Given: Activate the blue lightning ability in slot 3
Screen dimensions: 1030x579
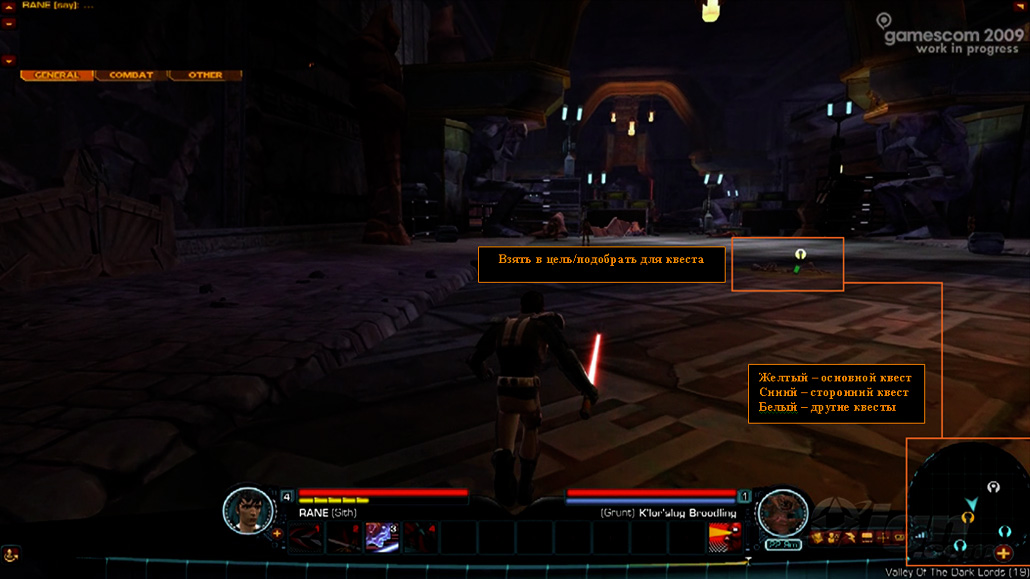Looking at the screenshot, I should pos(382,537).
